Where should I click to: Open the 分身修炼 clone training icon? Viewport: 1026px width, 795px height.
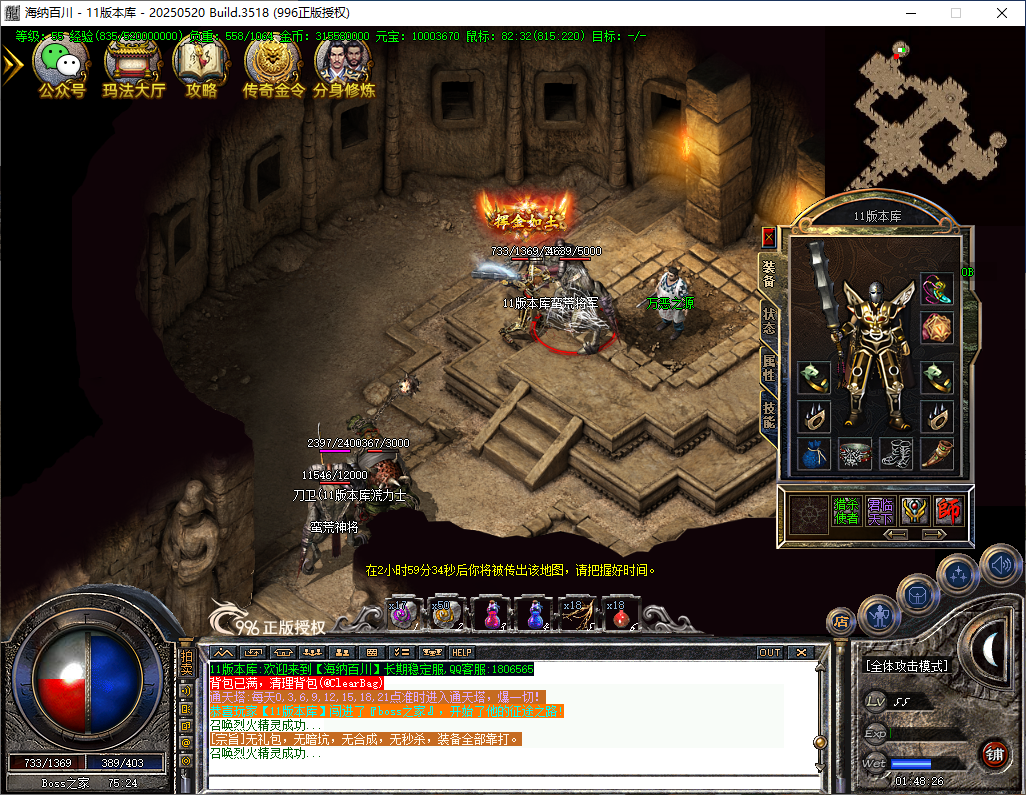(x=344, y=65)
